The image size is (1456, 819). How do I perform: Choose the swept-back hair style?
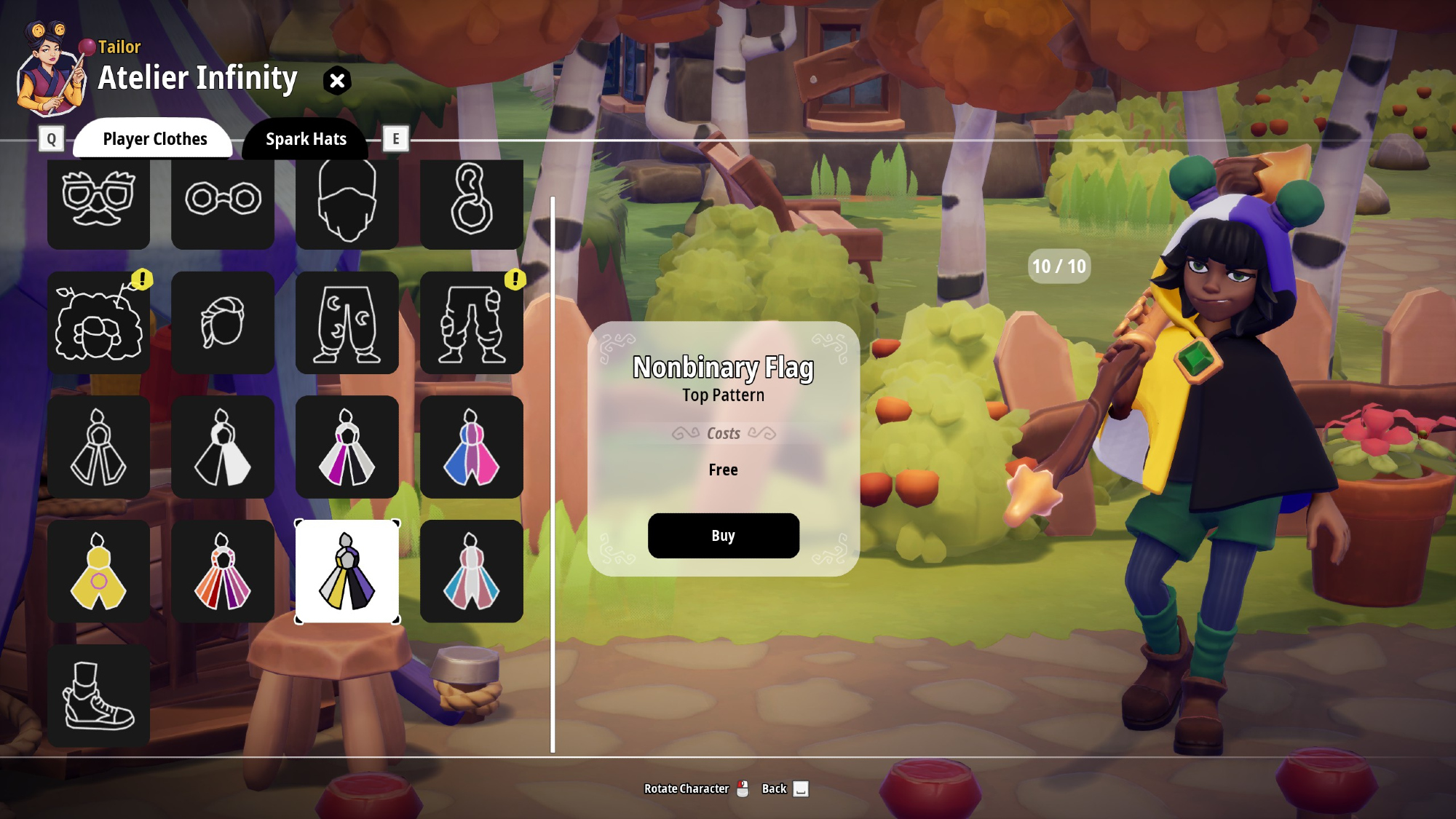(223, 323)
